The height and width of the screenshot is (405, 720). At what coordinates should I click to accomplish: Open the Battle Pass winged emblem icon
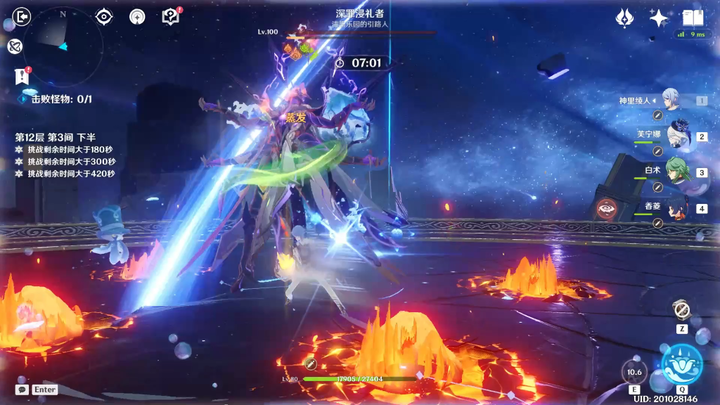[624, 17]
